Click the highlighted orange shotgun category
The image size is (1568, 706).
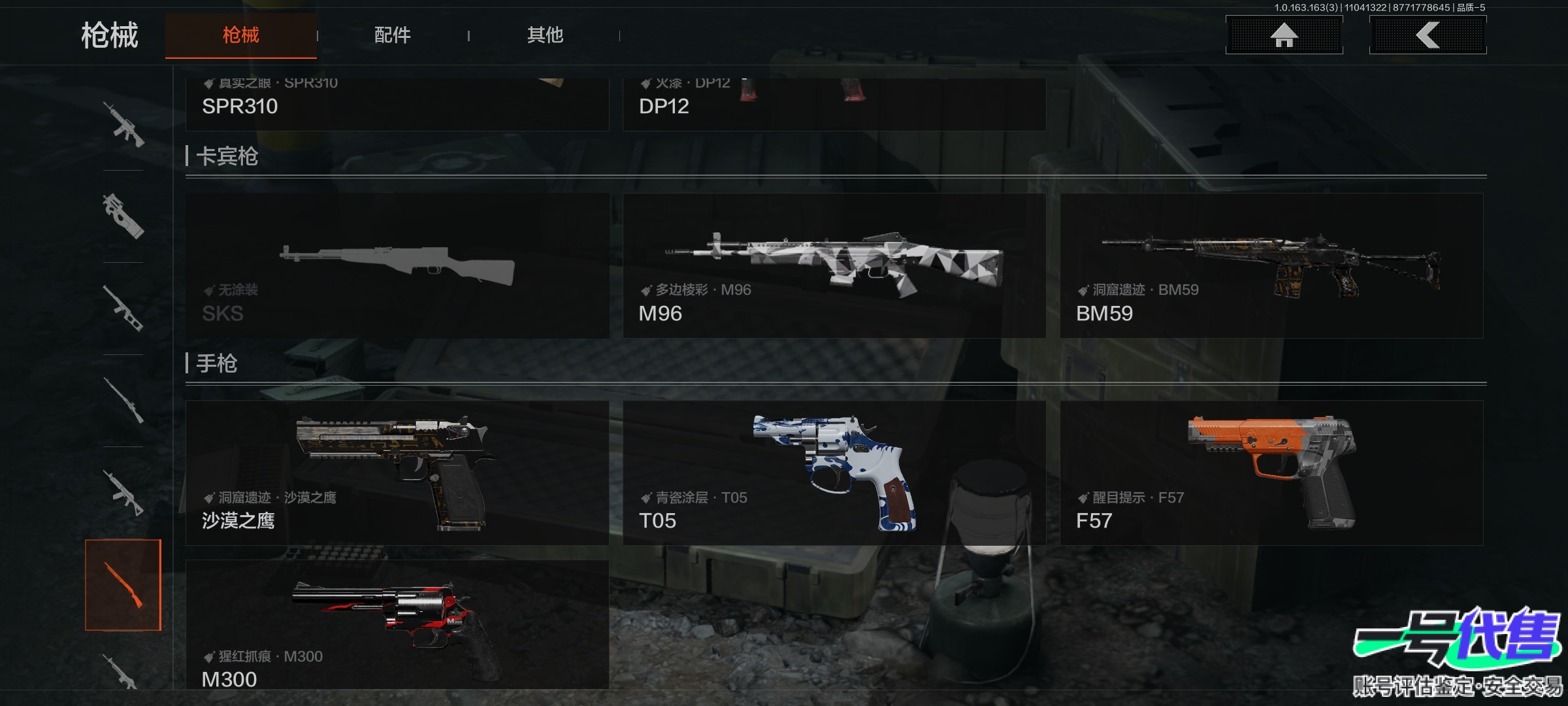click(x=123, y=585)
